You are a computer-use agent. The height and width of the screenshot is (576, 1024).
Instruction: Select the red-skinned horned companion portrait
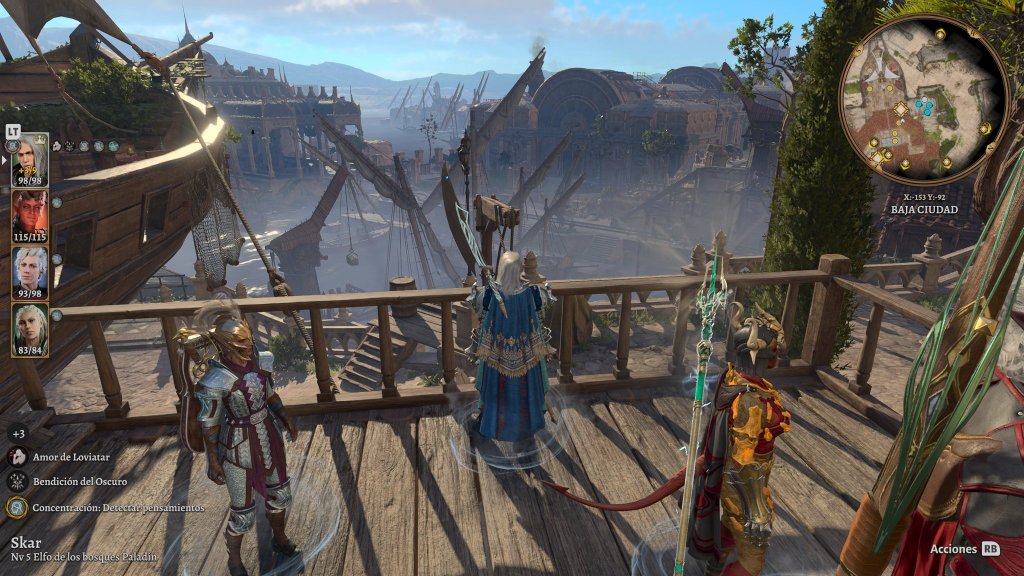tap(29, 214)
